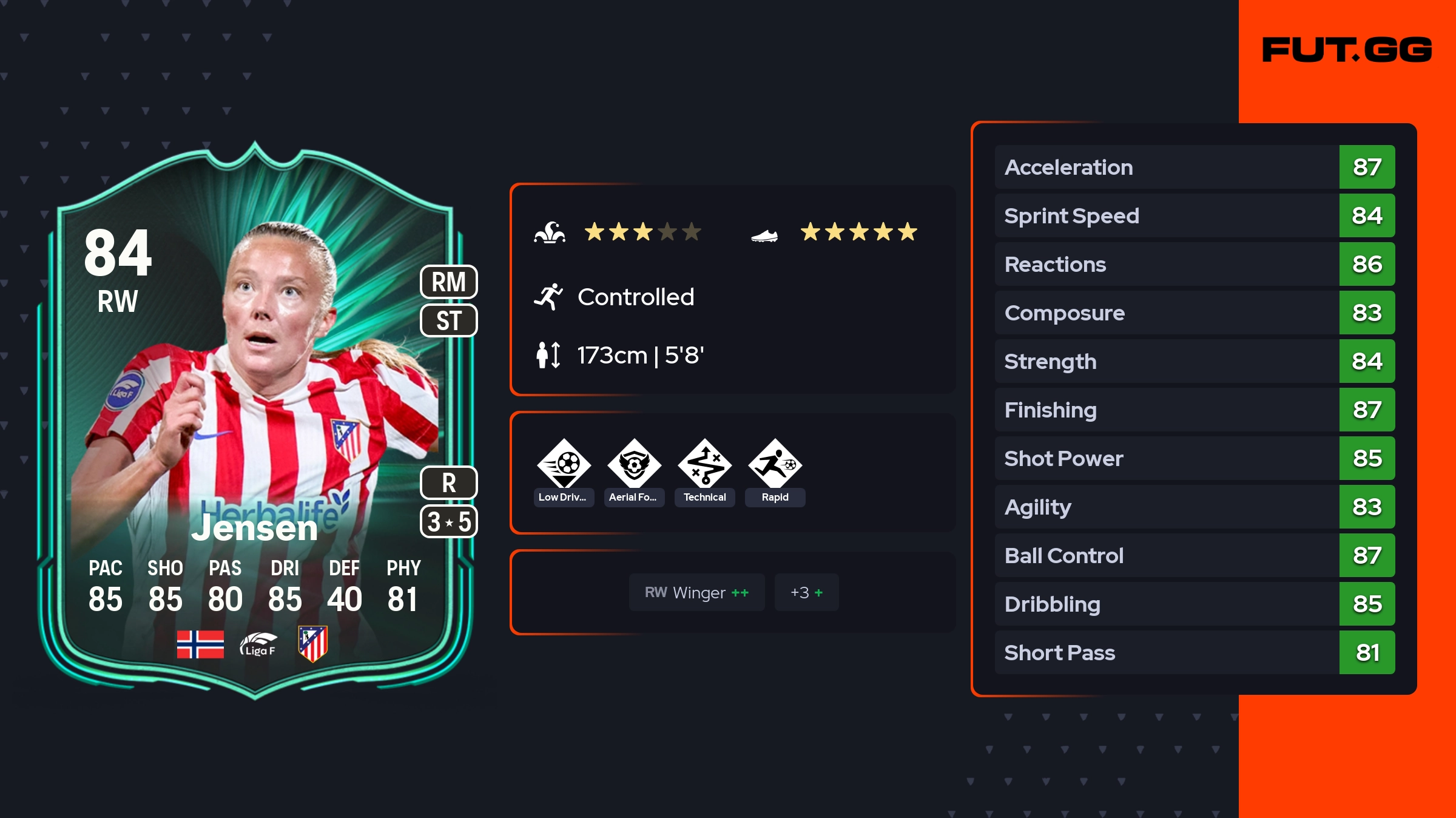Open the FUT.GG logo link
Image resolution: width=1456 pixels, height=818 pixels.
[x=1347, y=50]
